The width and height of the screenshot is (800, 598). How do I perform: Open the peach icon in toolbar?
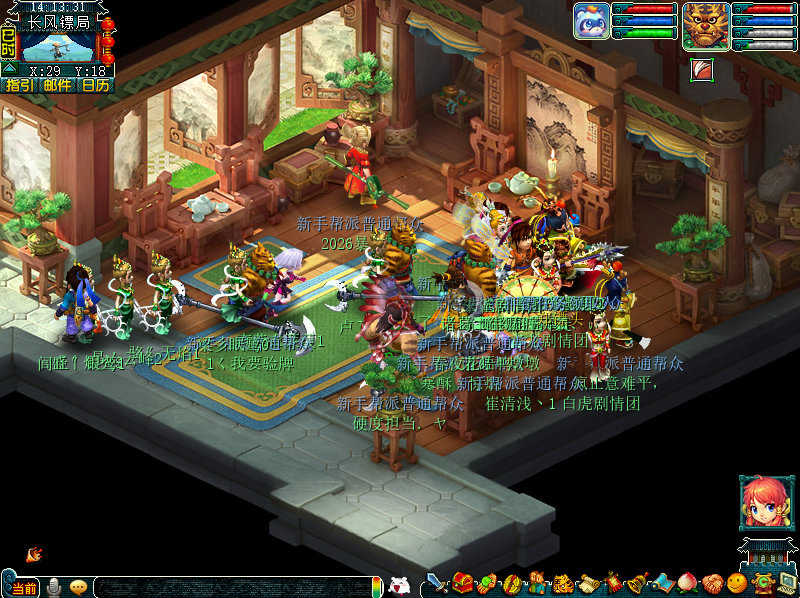click(686, 583)
